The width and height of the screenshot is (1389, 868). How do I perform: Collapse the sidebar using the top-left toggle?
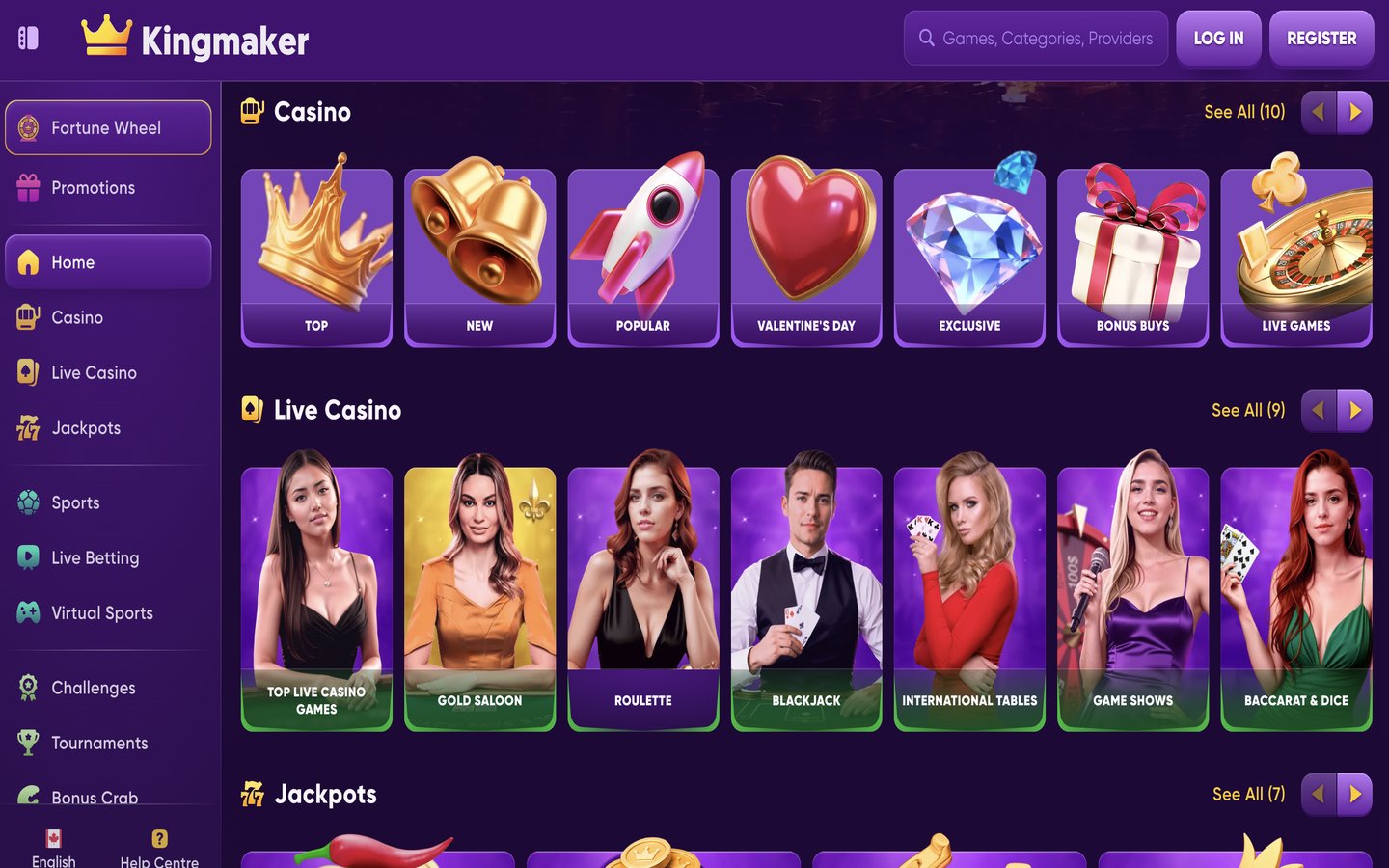28,38
